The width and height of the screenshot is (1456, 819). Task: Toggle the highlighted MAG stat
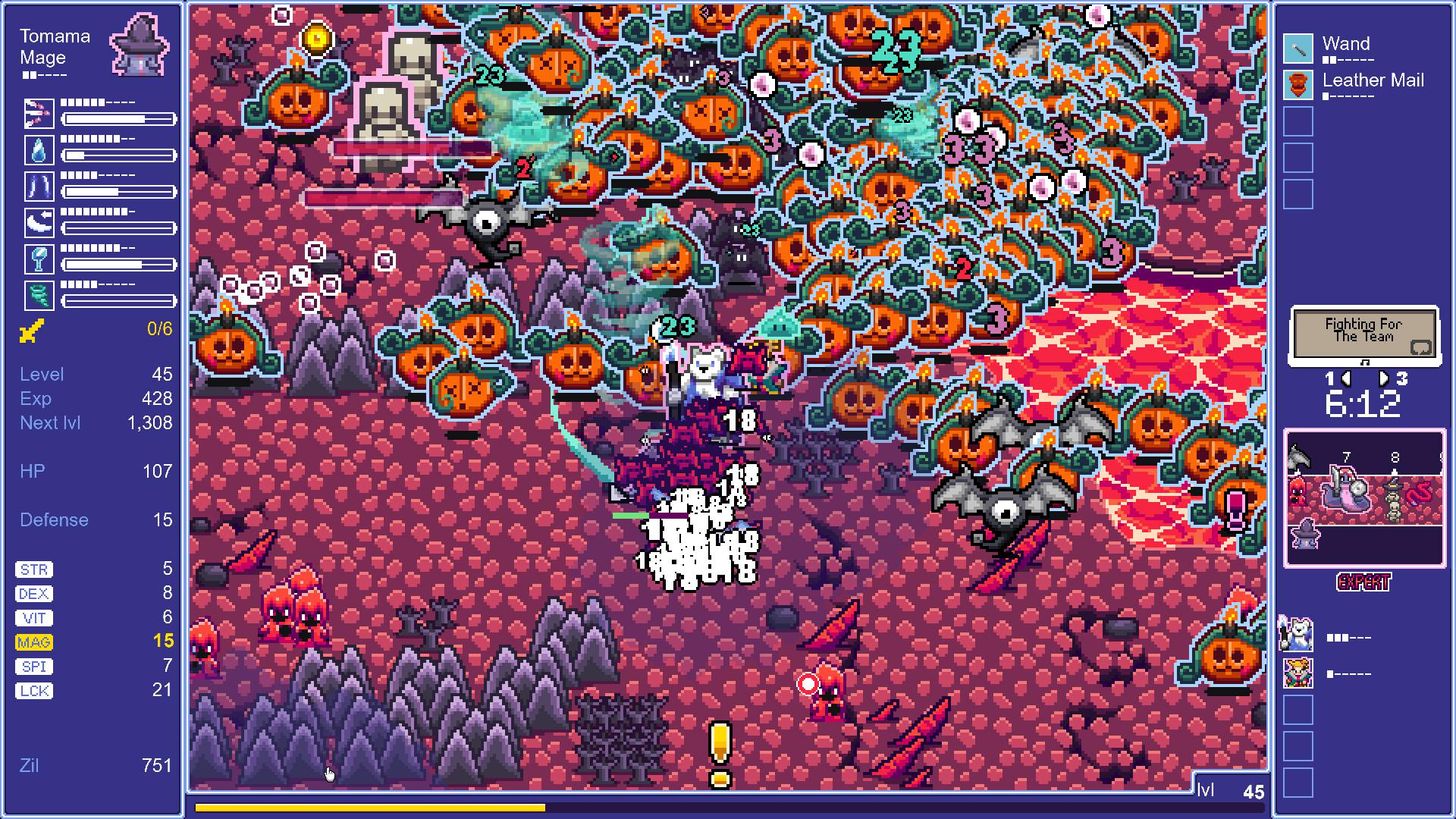pos(33,642)
